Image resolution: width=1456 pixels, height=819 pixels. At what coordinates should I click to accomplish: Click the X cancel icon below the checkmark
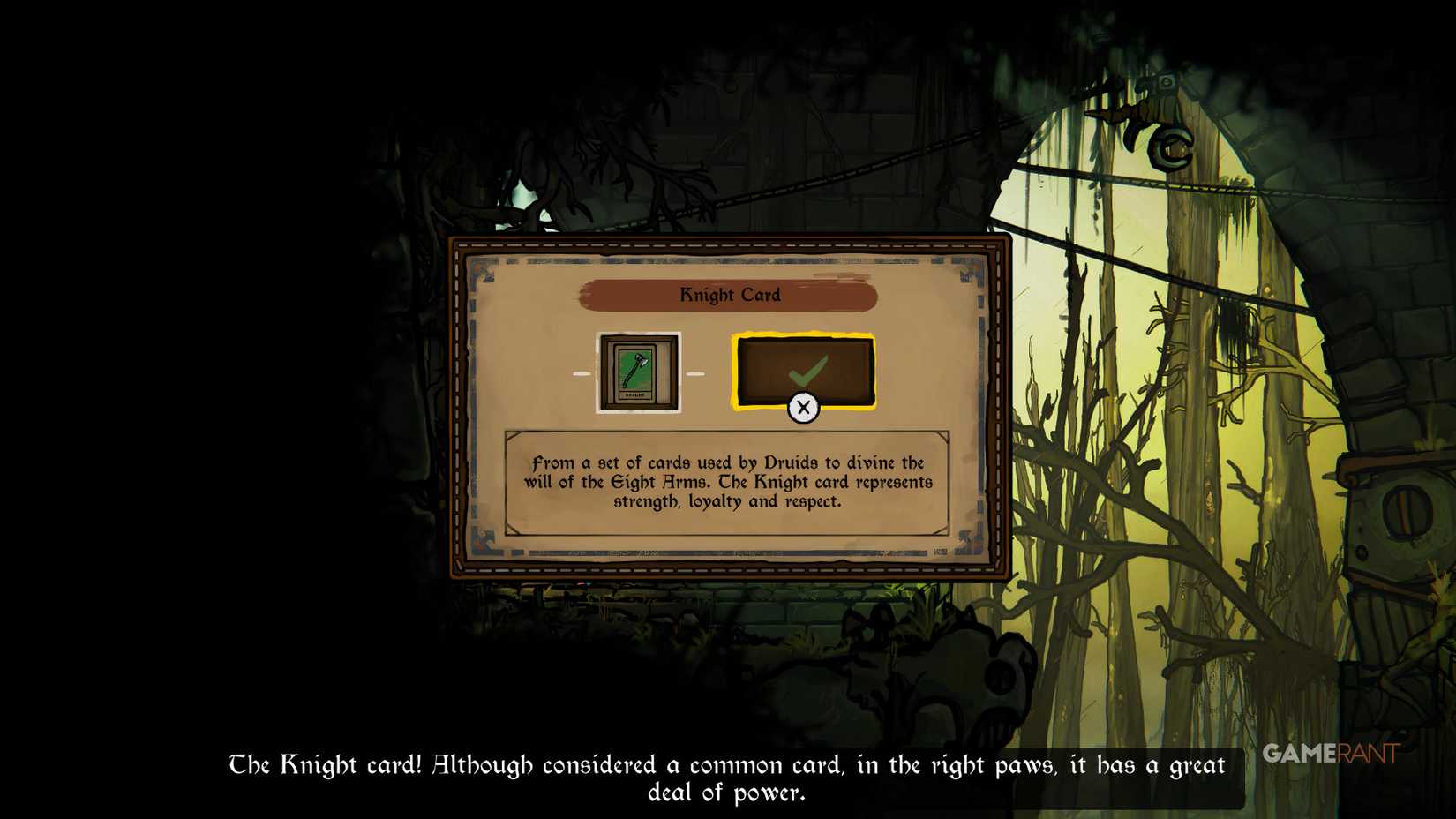pyautogui.click(x=804, y=408)
